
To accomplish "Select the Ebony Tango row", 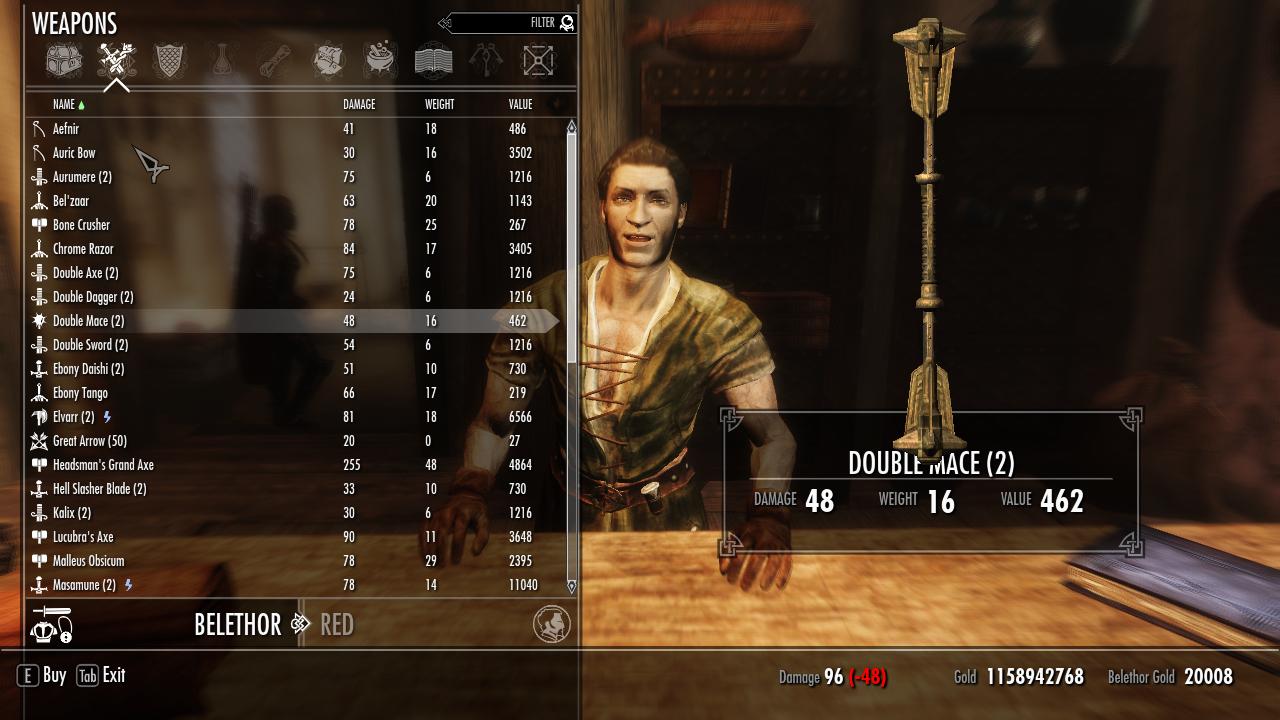I will [x=80, y=393].
